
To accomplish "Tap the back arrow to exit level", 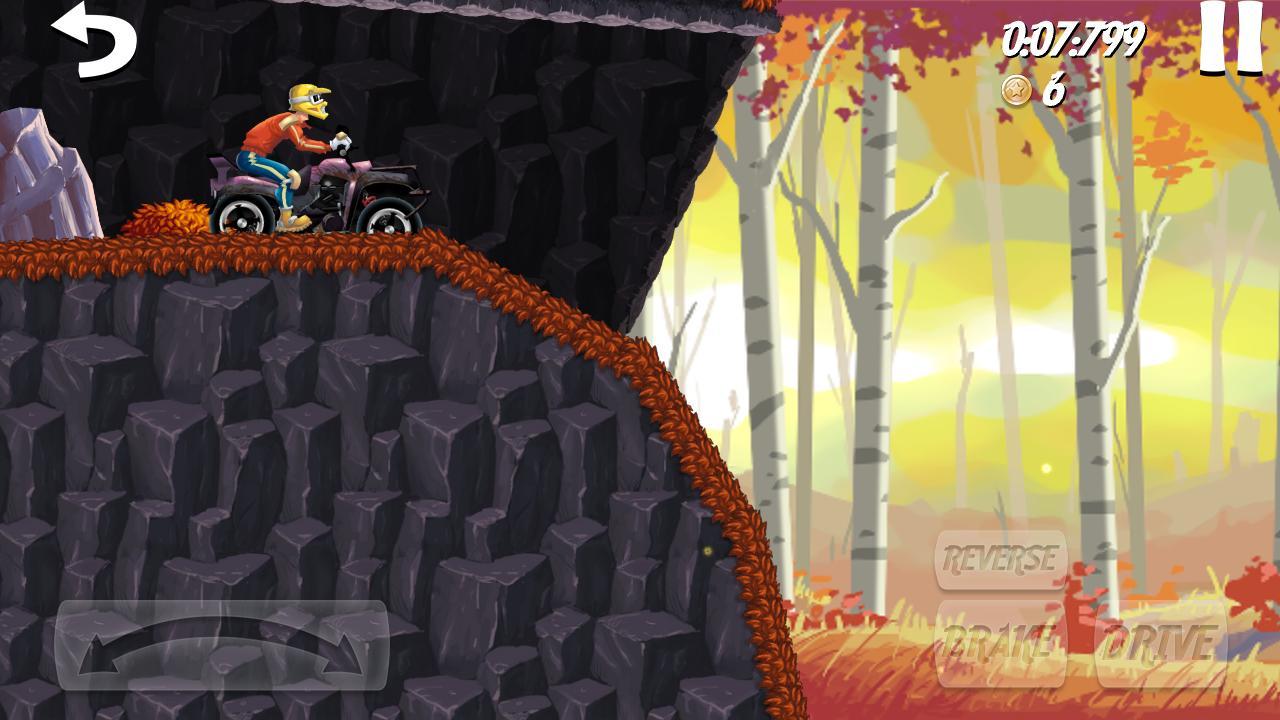I will click(95, 40).
